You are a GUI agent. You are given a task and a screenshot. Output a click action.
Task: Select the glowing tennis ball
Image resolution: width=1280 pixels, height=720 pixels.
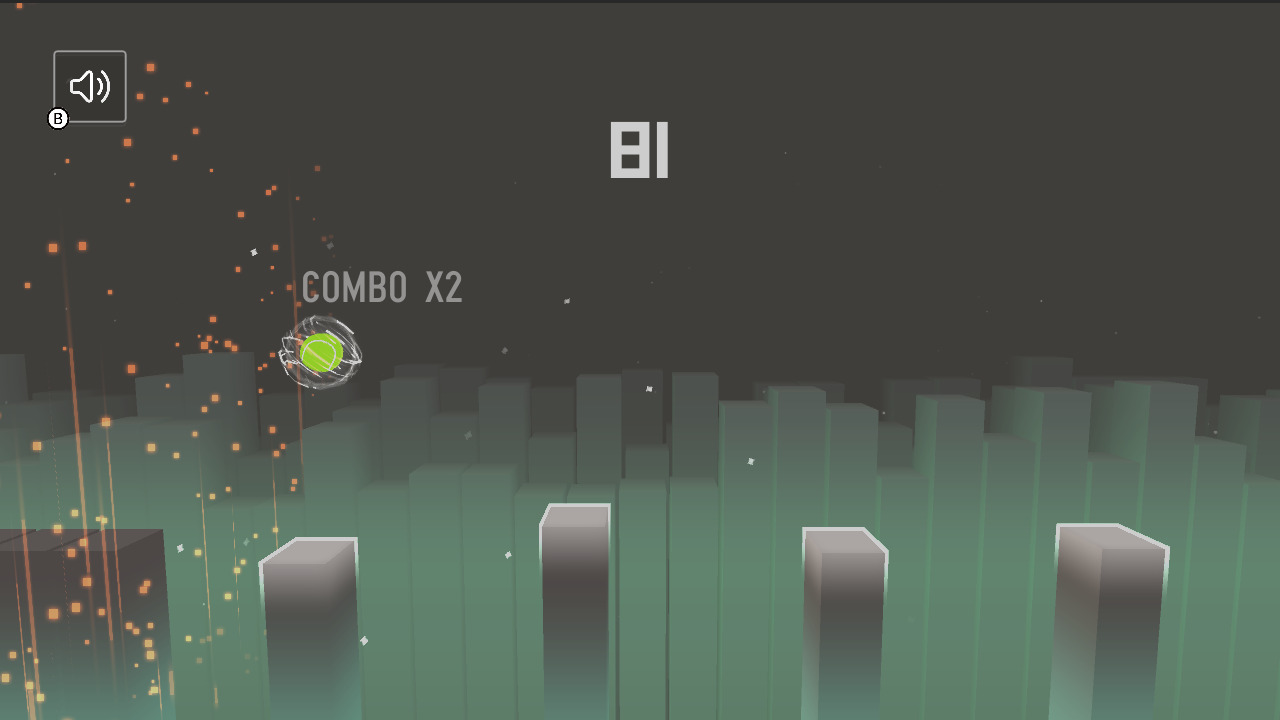coord(320,352)
